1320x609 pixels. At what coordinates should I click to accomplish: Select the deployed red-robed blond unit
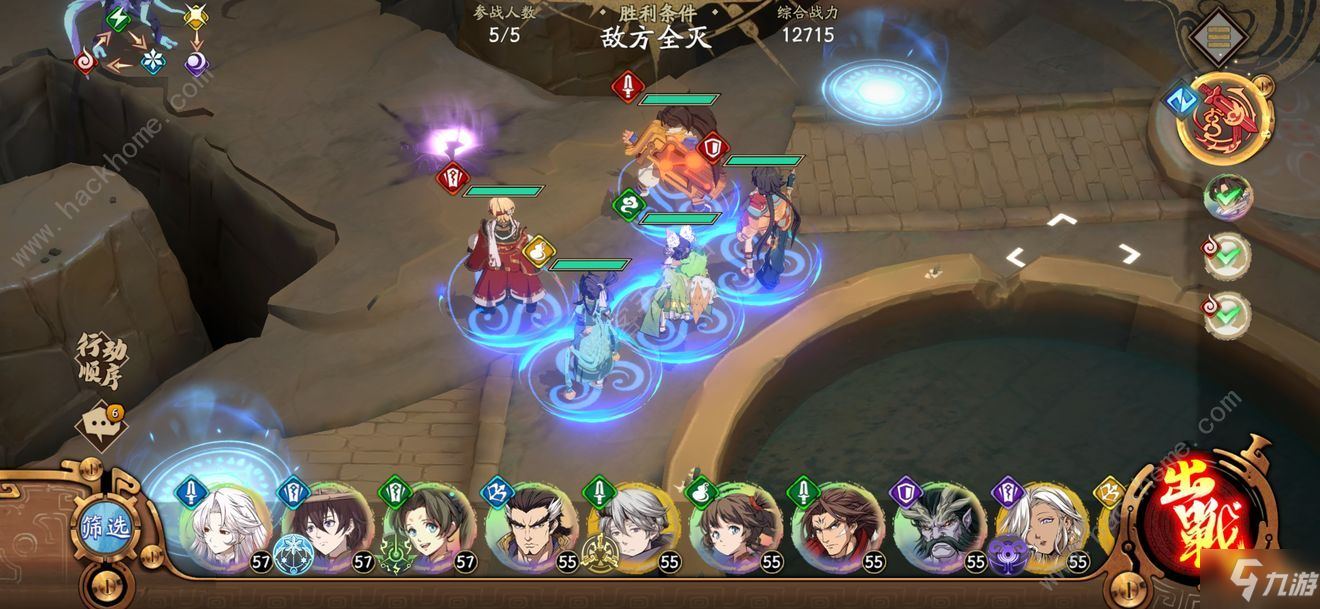[502, 258]
